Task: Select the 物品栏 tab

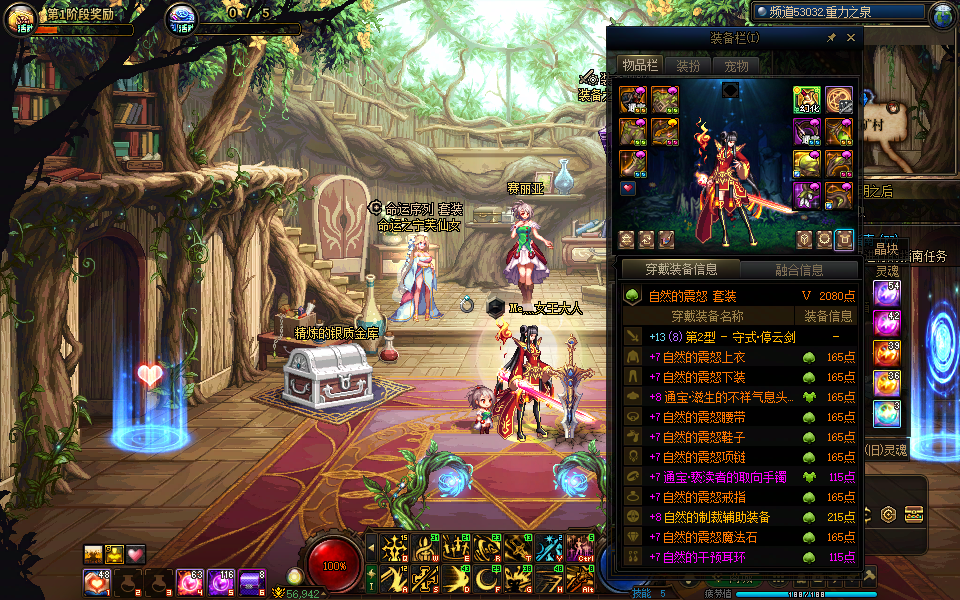Action: point(640,65)
